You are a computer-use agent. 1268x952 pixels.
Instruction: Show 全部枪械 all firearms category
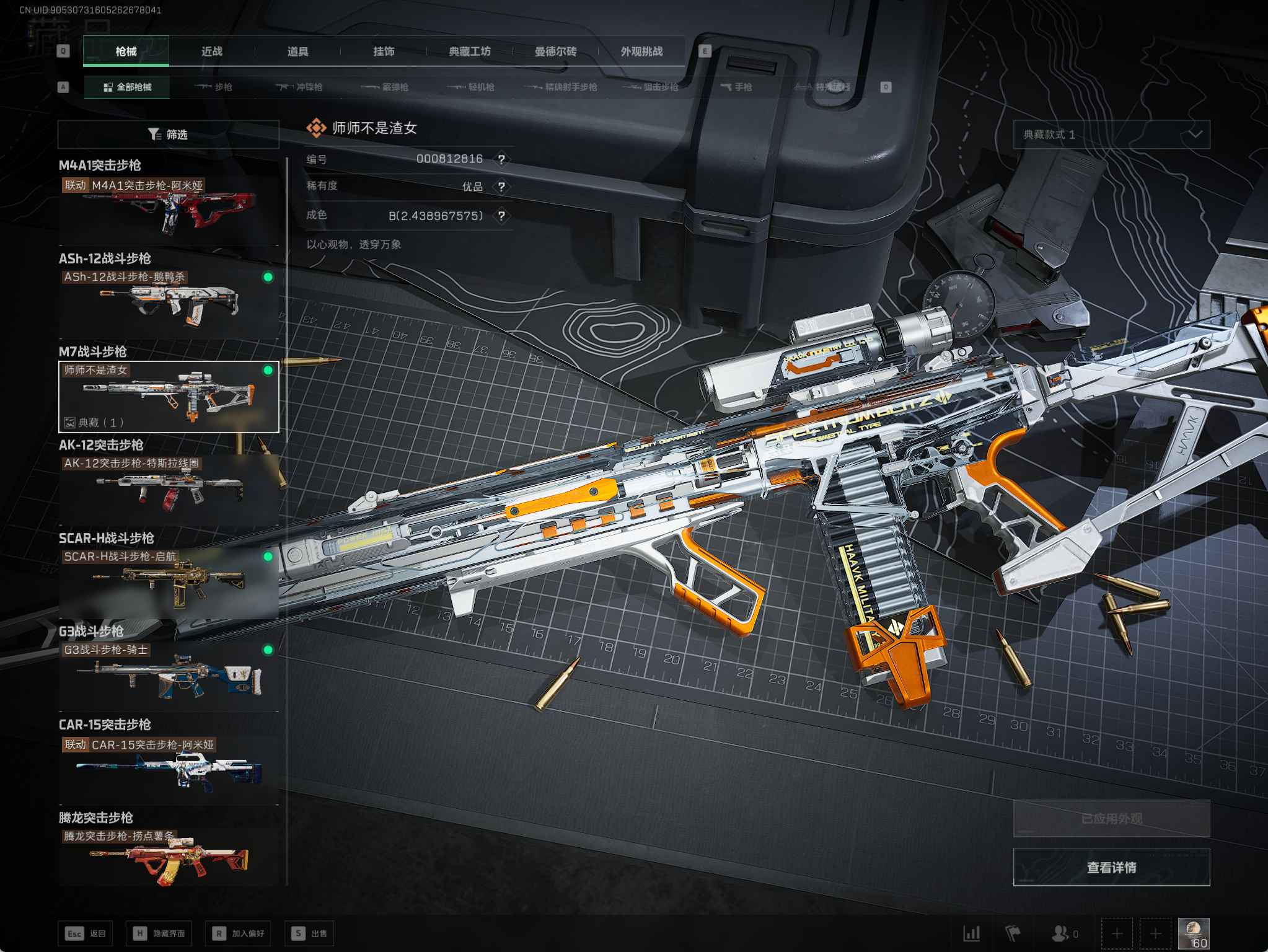click(127, 87)
